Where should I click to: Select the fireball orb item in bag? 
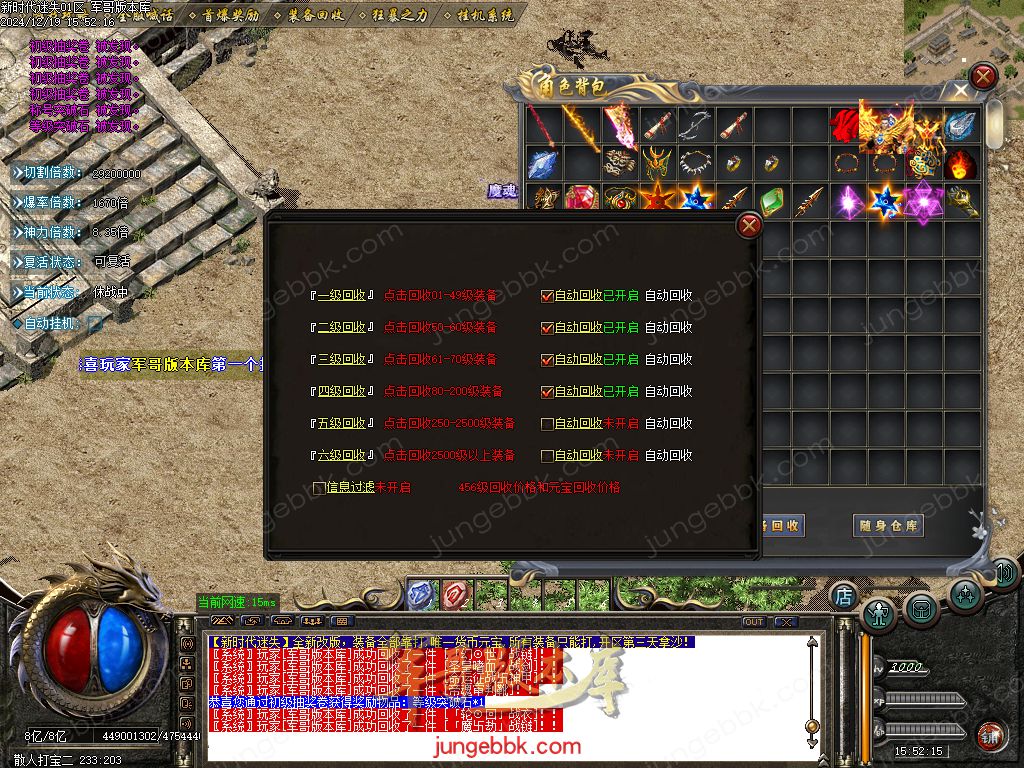[962, 163]
